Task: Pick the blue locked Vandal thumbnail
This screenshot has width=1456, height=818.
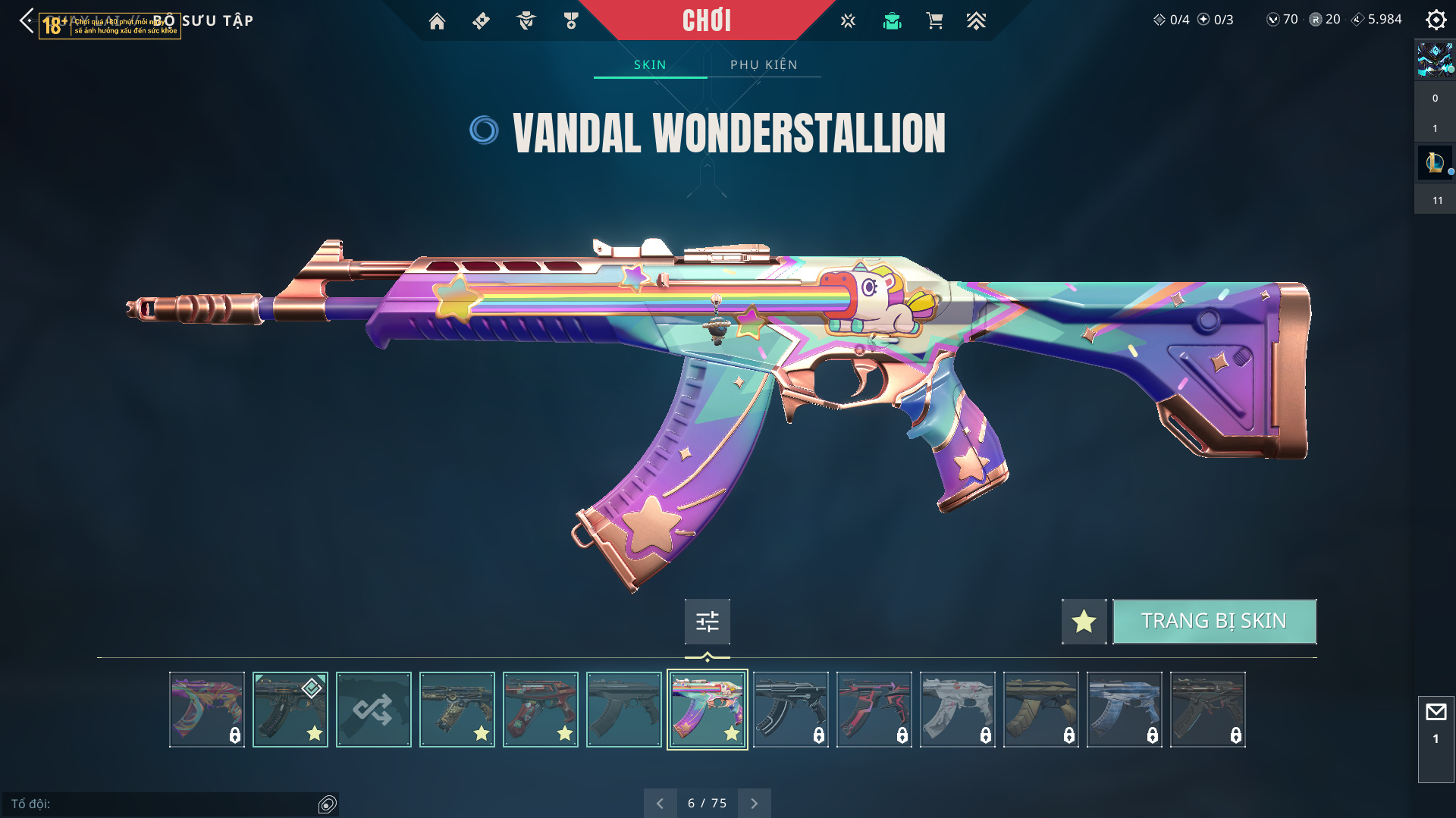Action: pos(1124,710)
